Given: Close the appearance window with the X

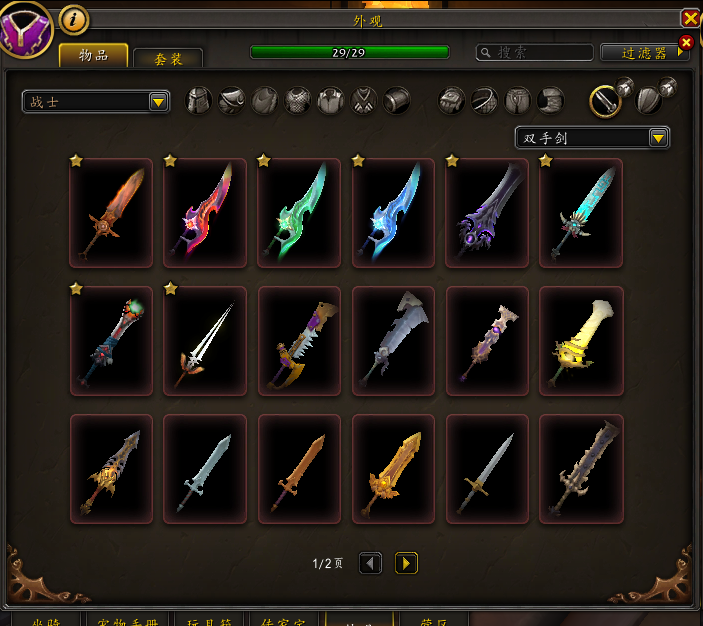Looking at the screenshot, I should [x=690, y=18].
